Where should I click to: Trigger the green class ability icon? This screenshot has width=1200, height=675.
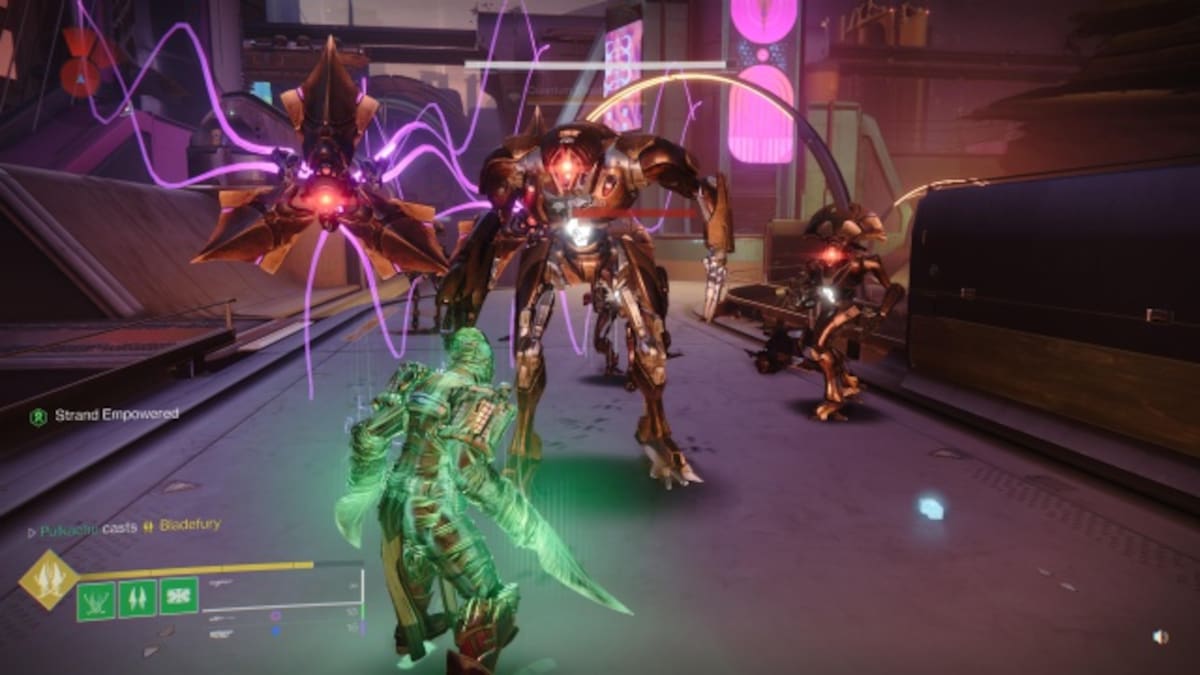179,596
